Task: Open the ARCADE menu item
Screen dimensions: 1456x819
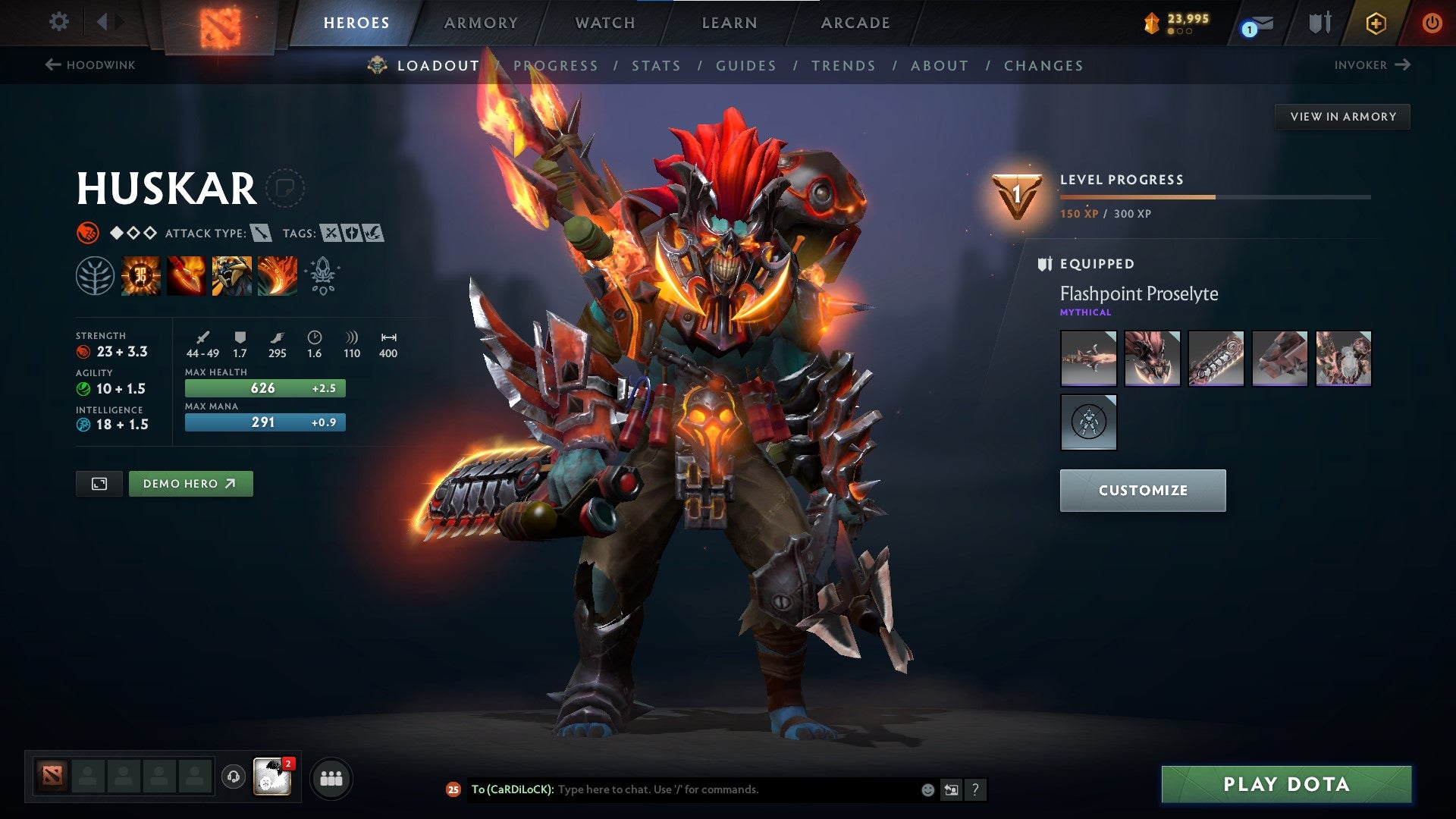Action: click(x=855, y=23)
